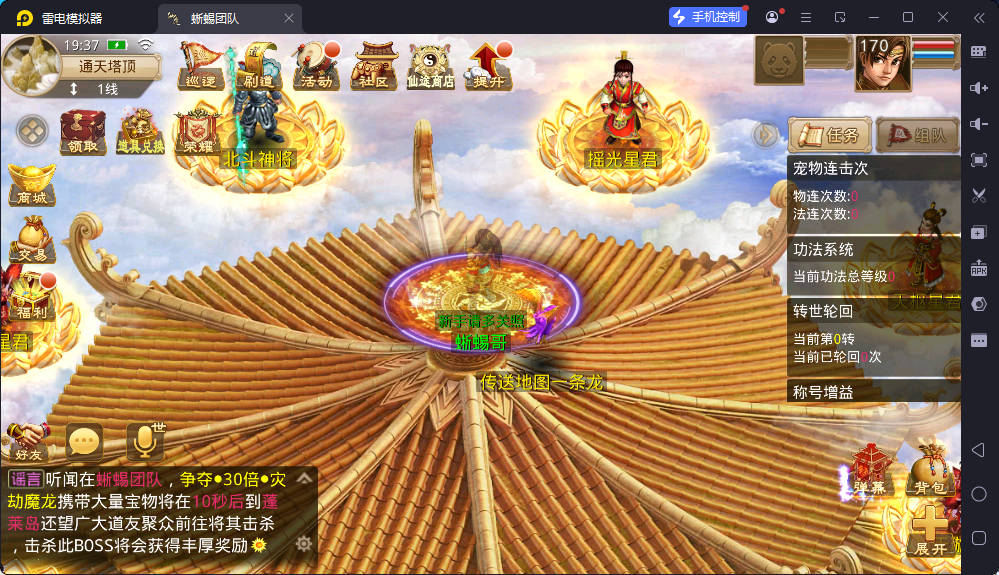Open the 福利 welfare chest
The image size is (999, 575).
(x=28, y=297)
